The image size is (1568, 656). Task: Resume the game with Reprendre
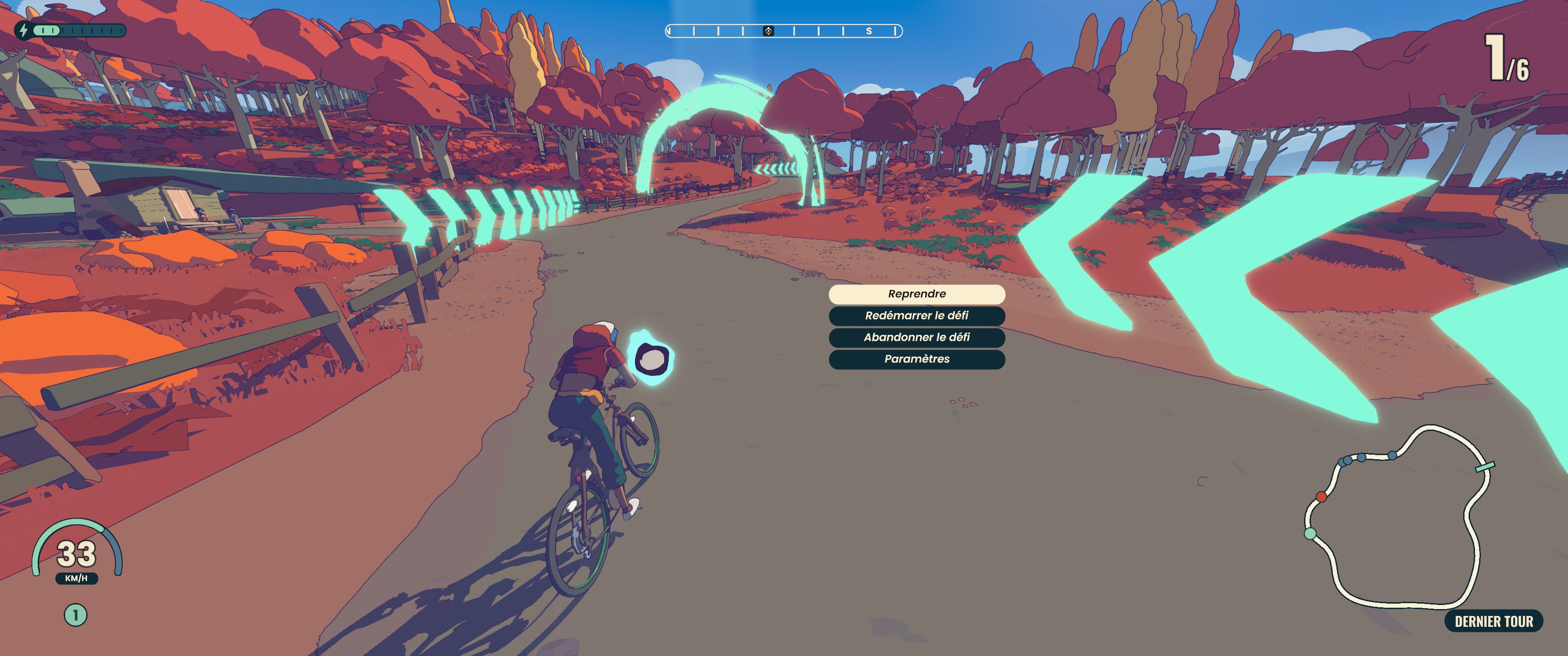(x=916, y=294)
